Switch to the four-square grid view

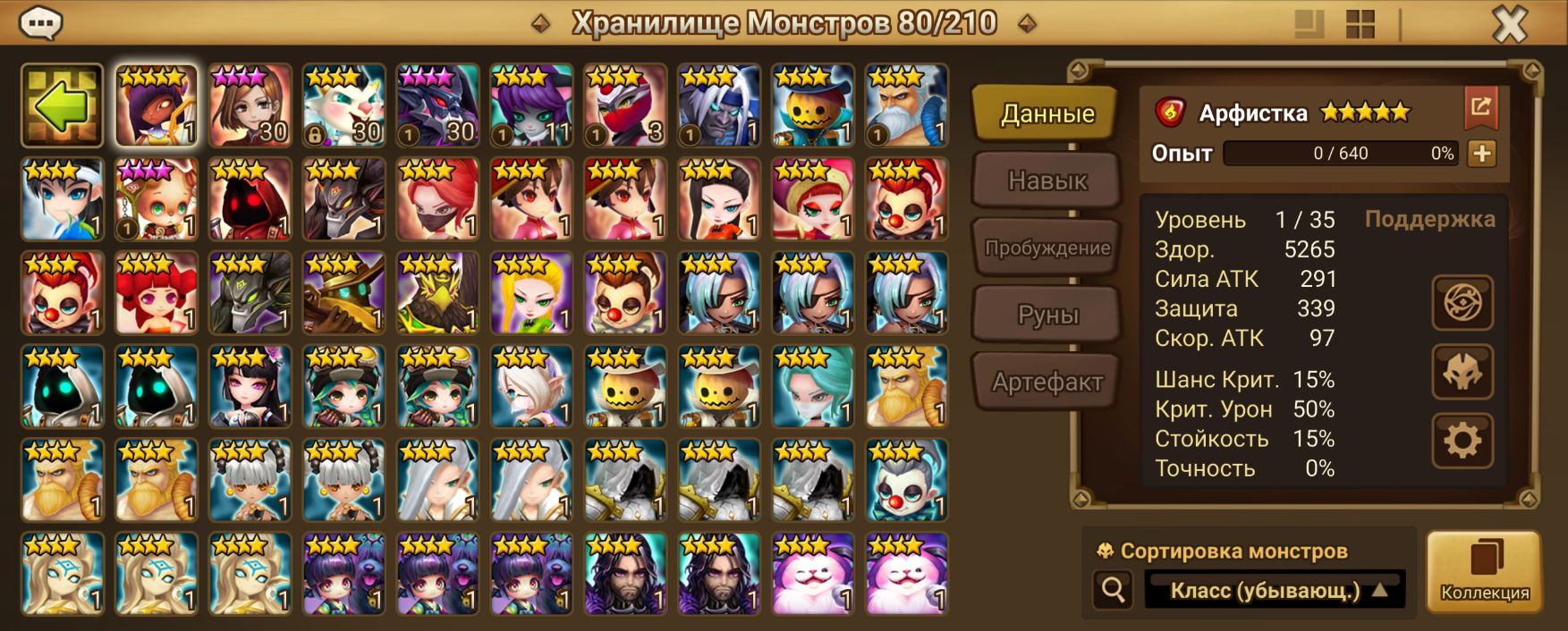pos(1360,25)
